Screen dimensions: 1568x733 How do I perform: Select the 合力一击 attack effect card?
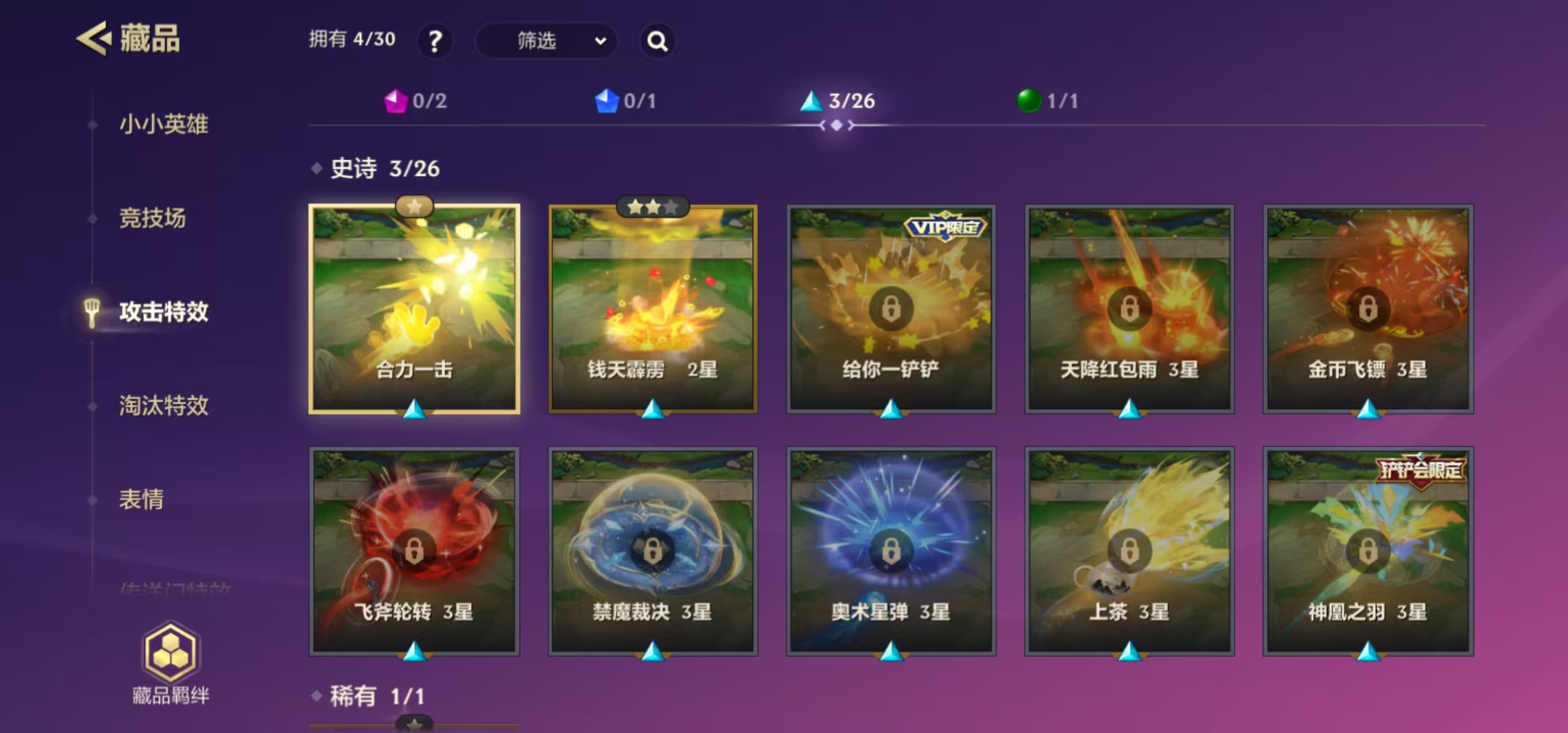point(415,309)
